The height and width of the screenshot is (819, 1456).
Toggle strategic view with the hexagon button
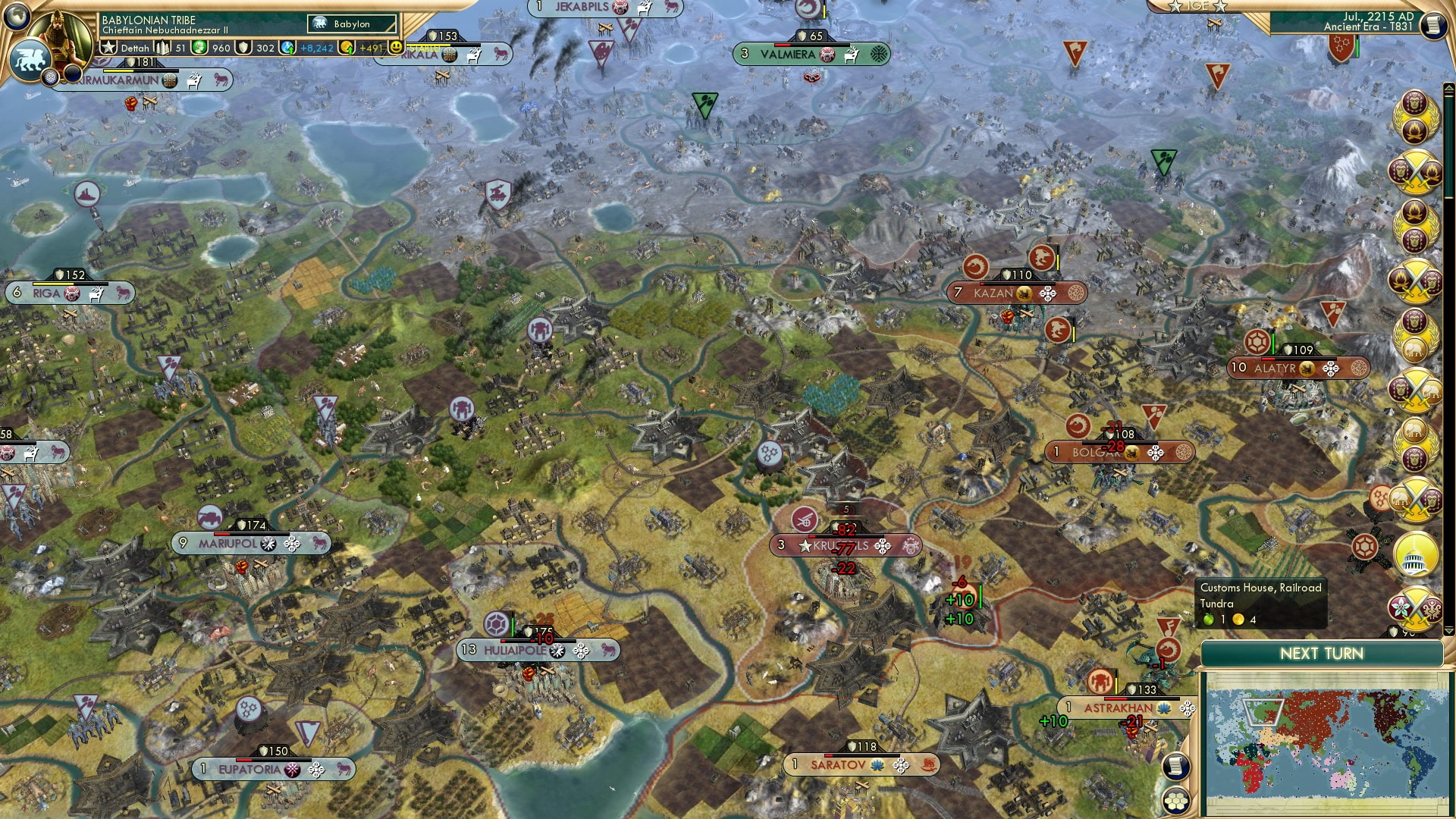(x=1175, y=801)
